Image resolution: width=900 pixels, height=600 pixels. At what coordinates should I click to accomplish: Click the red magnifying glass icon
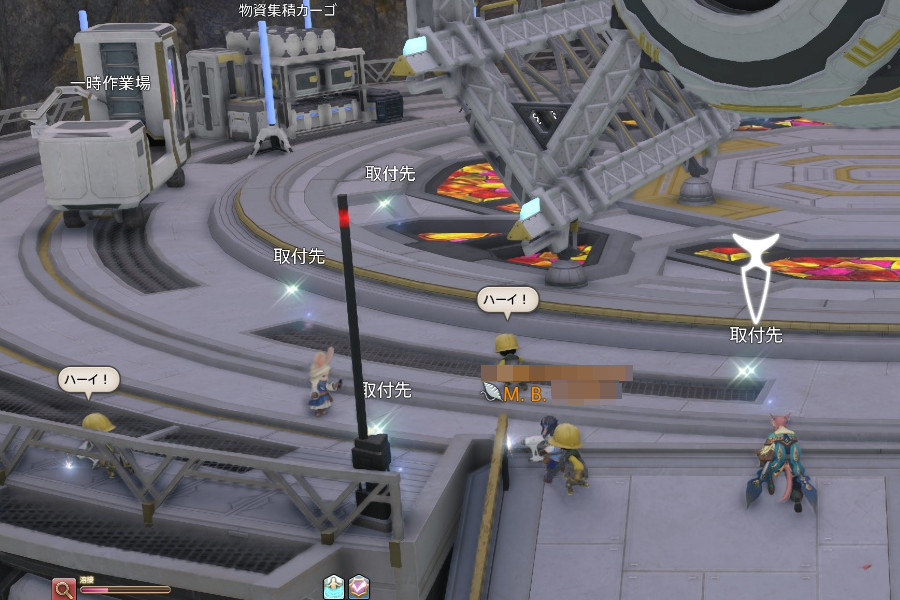pos(64,588)
